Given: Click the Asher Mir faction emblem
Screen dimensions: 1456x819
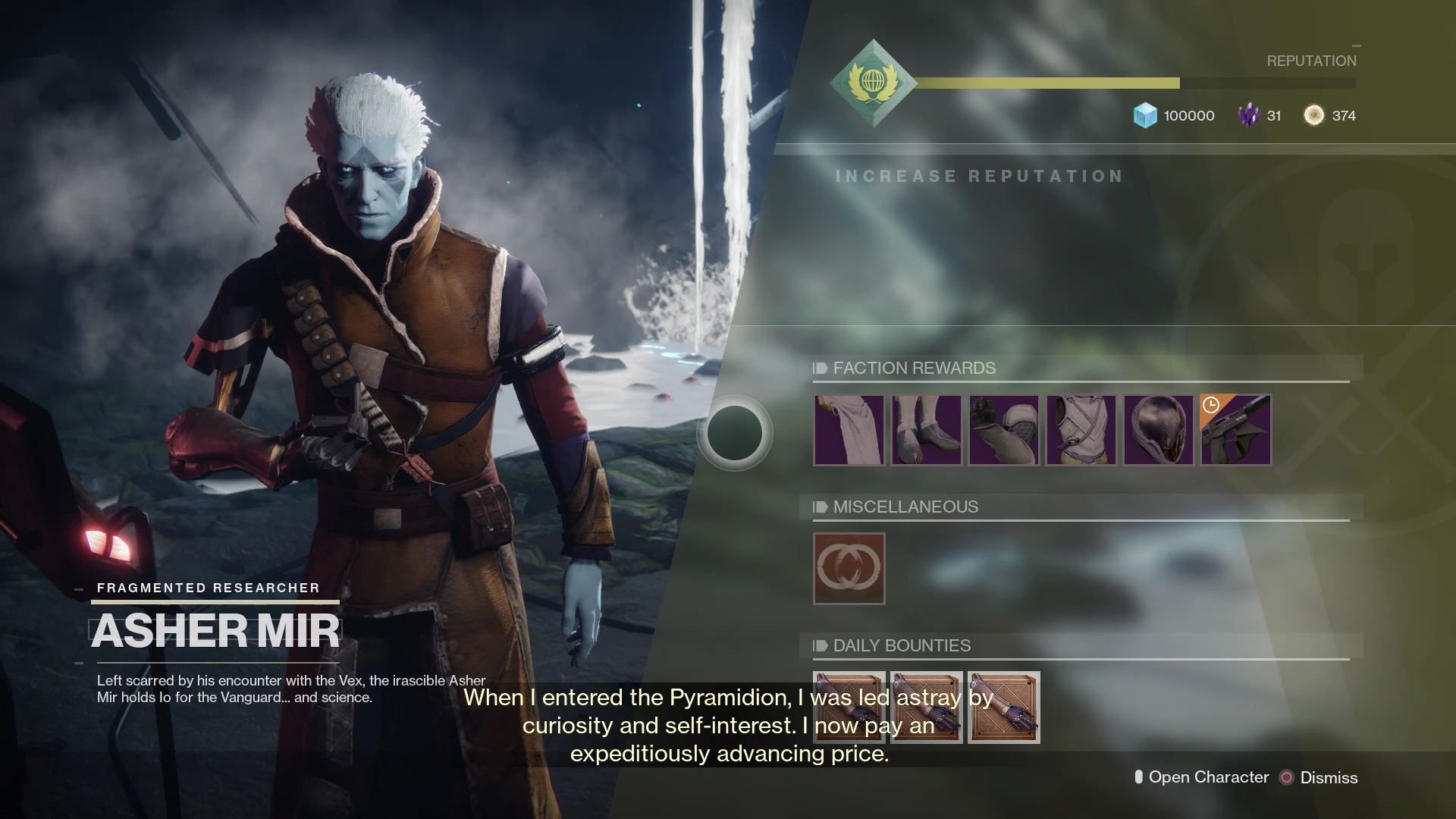Looking at the screenshot, I should point(873,83).
